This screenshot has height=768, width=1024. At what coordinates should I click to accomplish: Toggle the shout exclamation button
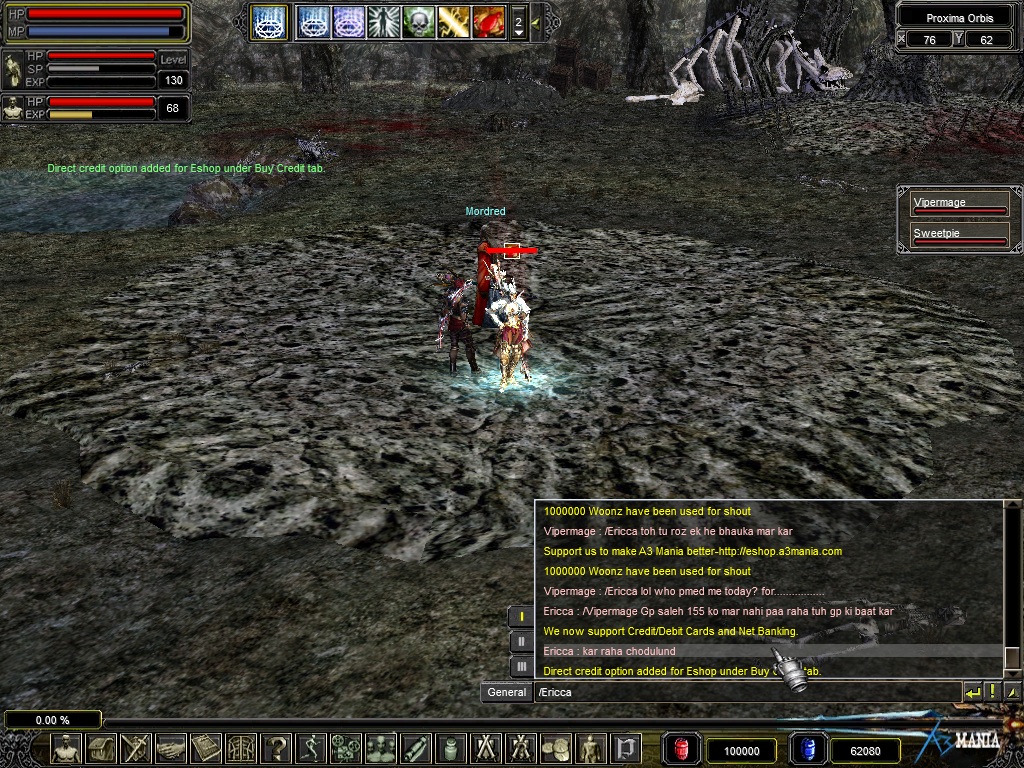point(993,692)
